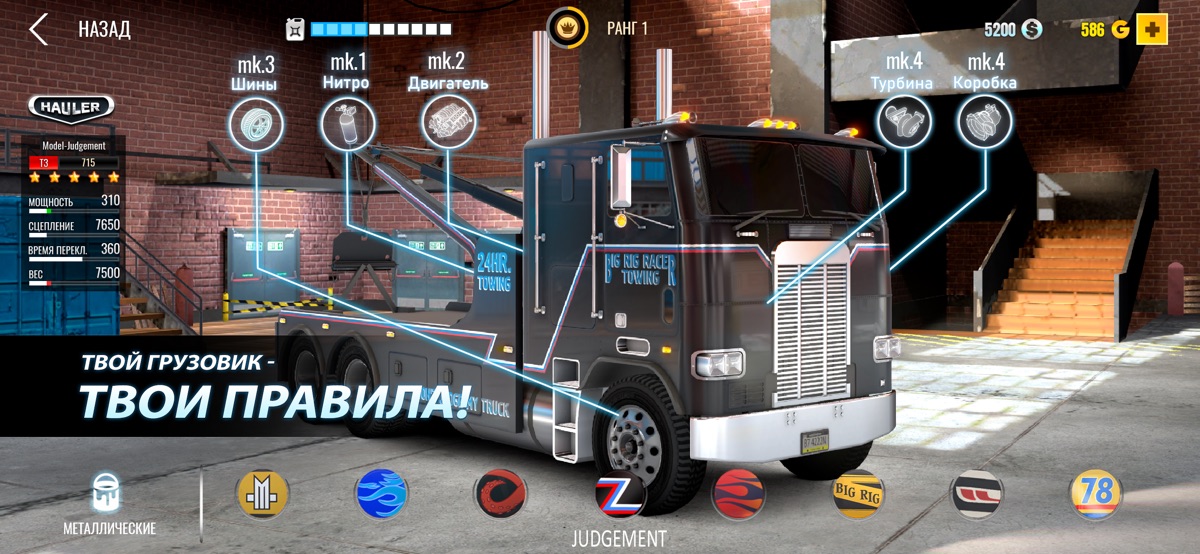Add gold with the yellow plus button
Image resolution: width=1200 pixels, height=554 pixels.
click(1152, 29)
